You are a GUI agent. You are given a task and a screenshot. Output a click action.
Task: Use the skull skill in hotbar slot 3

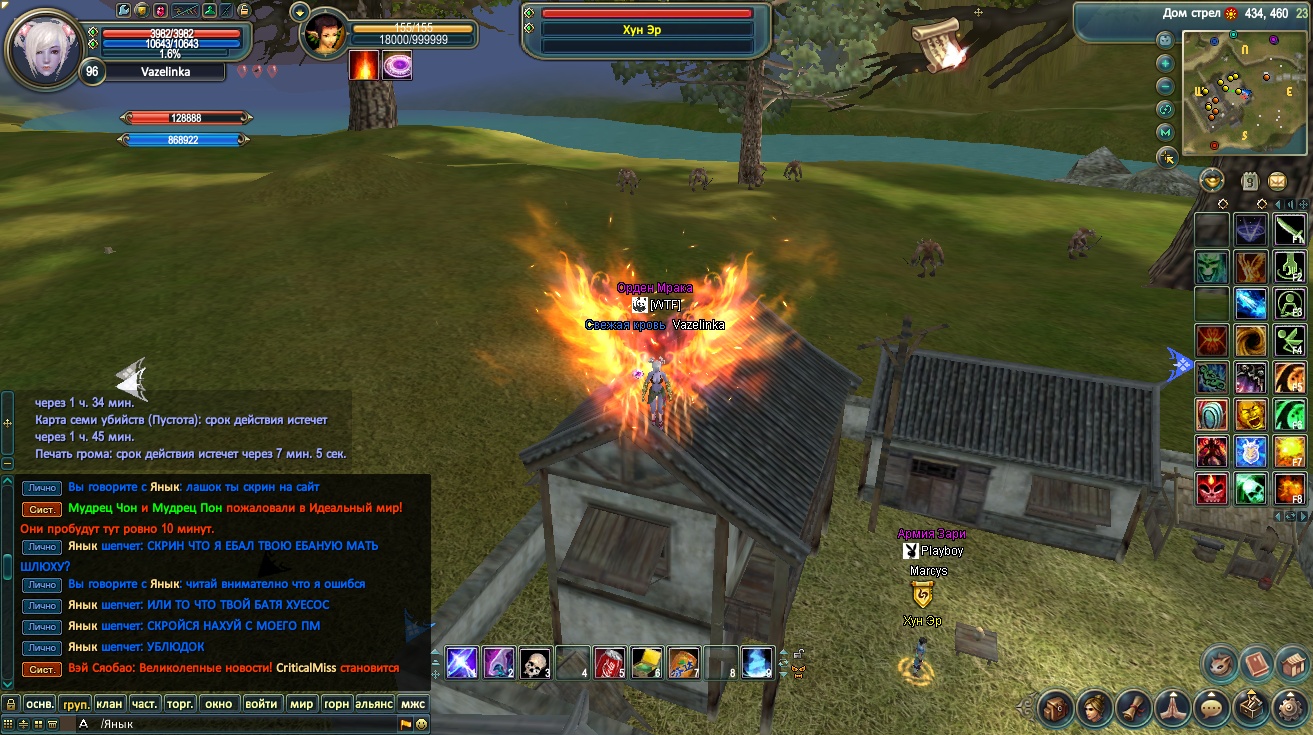535,663
